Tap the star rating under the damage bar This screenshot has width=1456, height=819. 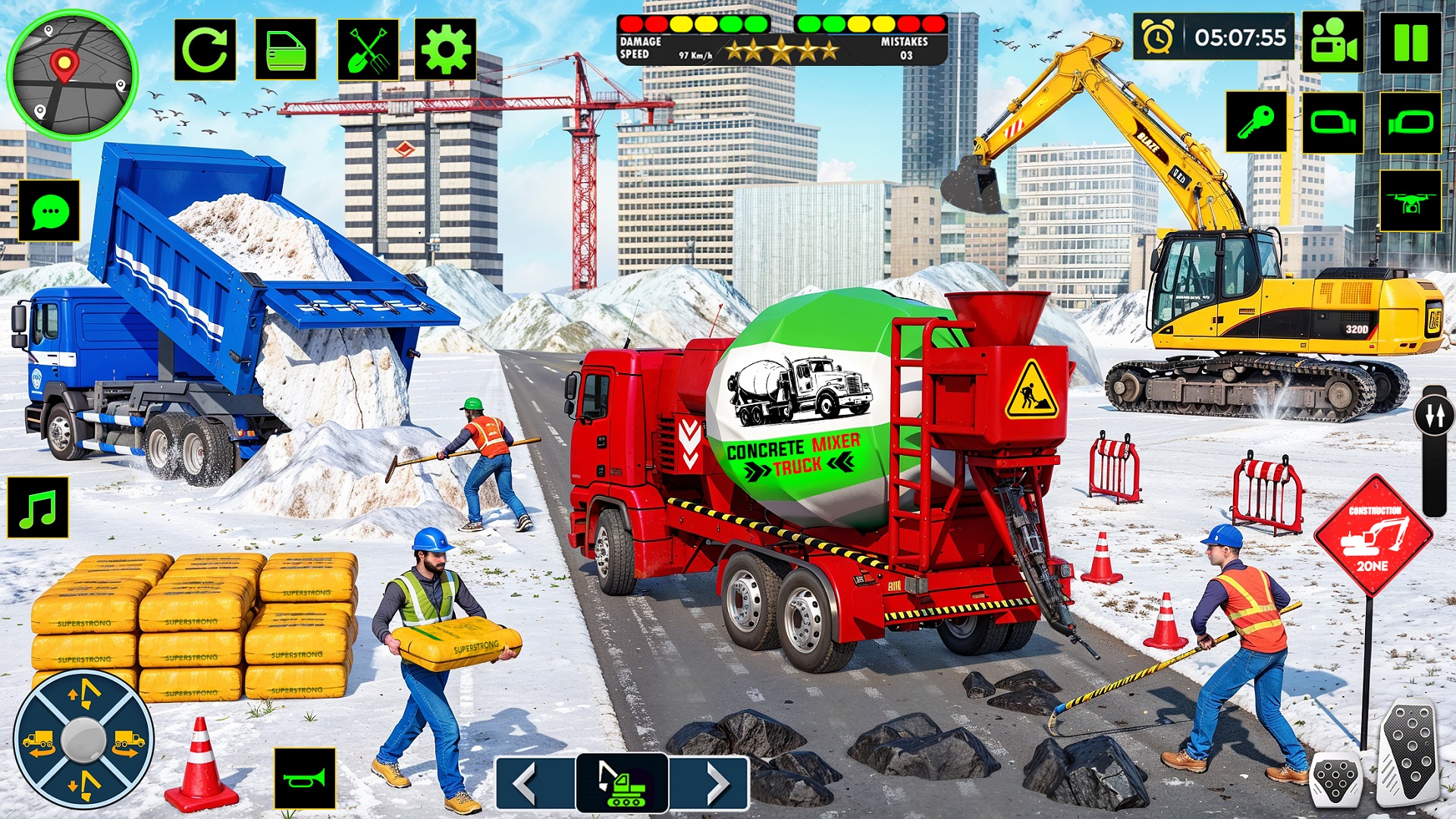781,49
